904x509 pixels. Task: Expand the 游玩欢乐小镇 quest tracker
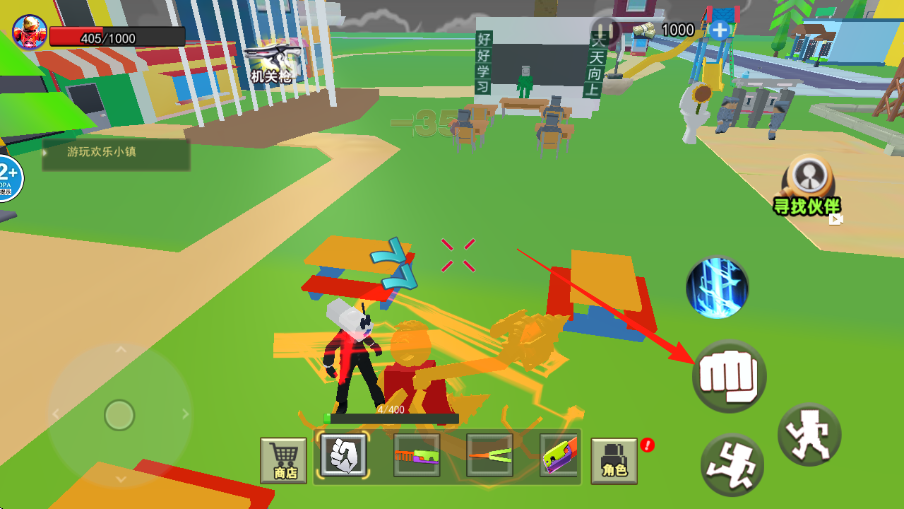[x=116, y=154]
